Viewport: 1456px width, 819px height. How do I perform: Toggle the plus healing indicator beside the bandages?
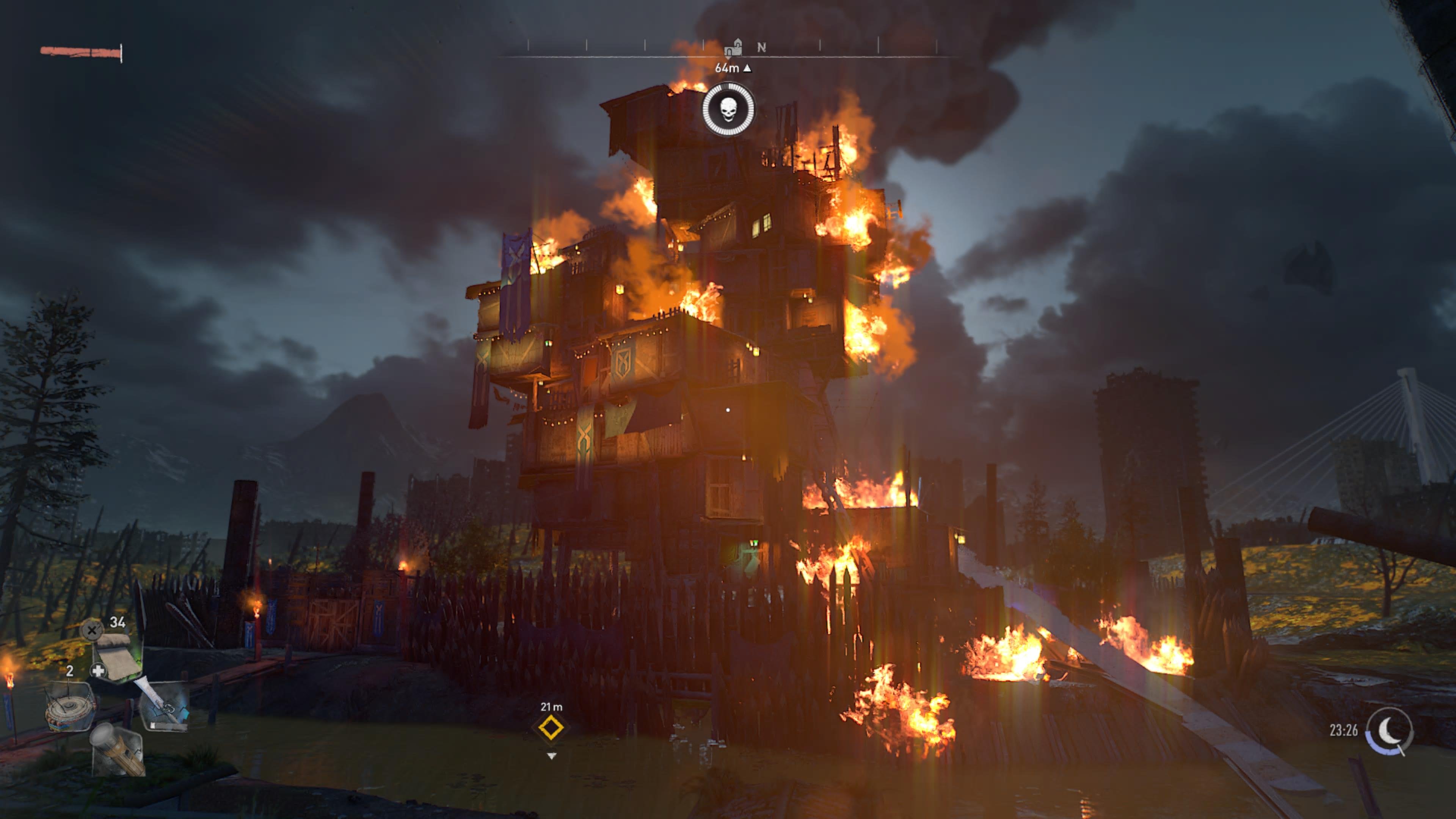click(99, 670)
